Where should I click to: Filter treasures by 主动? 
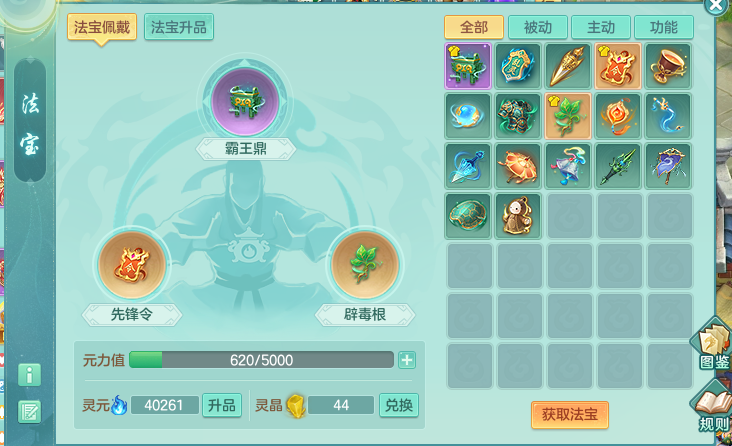tap(600, 27)
